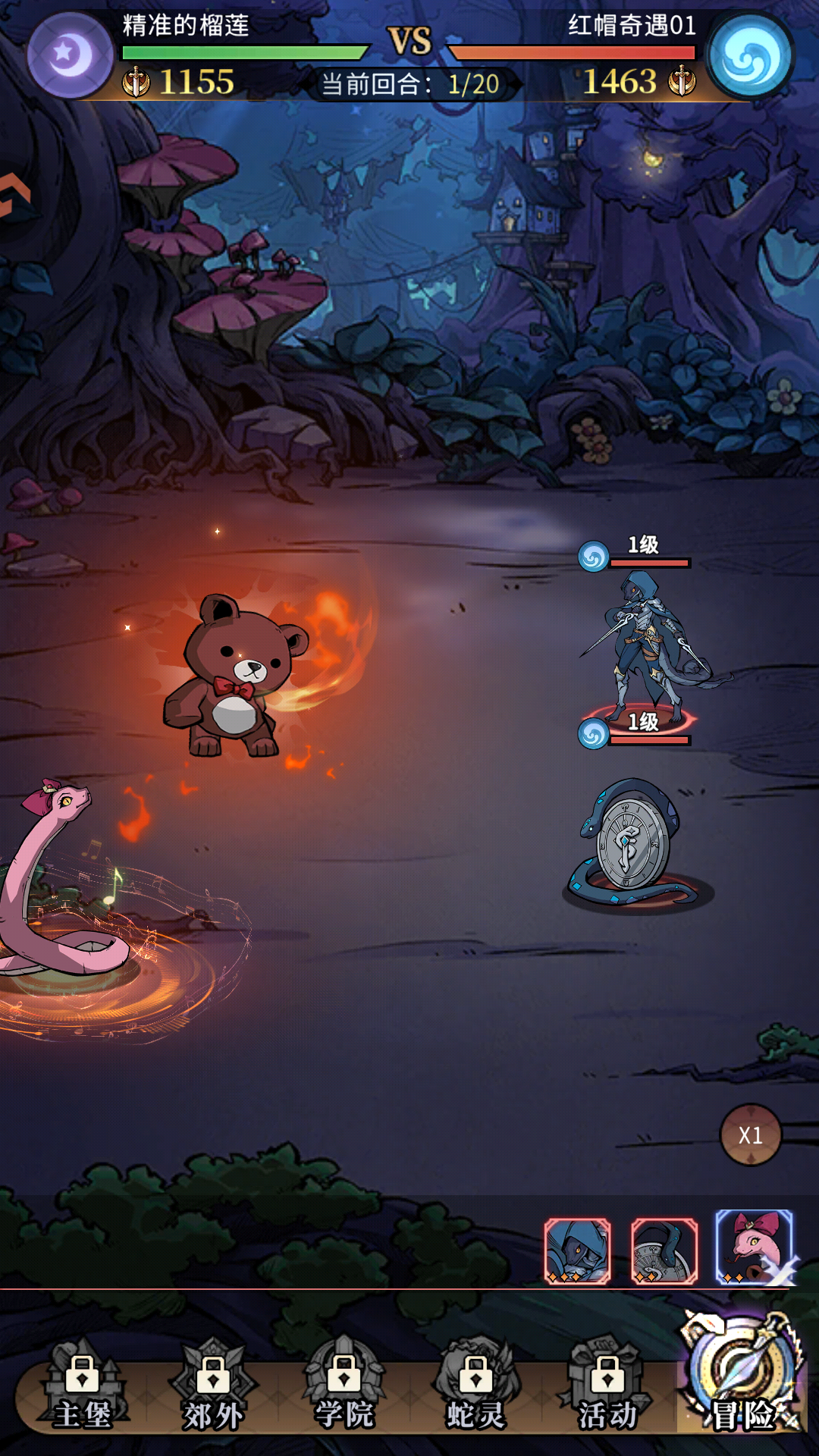This screenshot has height=1456, width=819.
Task: Switch to the 郊外 outskirts tab
Action: (213, 1393)
